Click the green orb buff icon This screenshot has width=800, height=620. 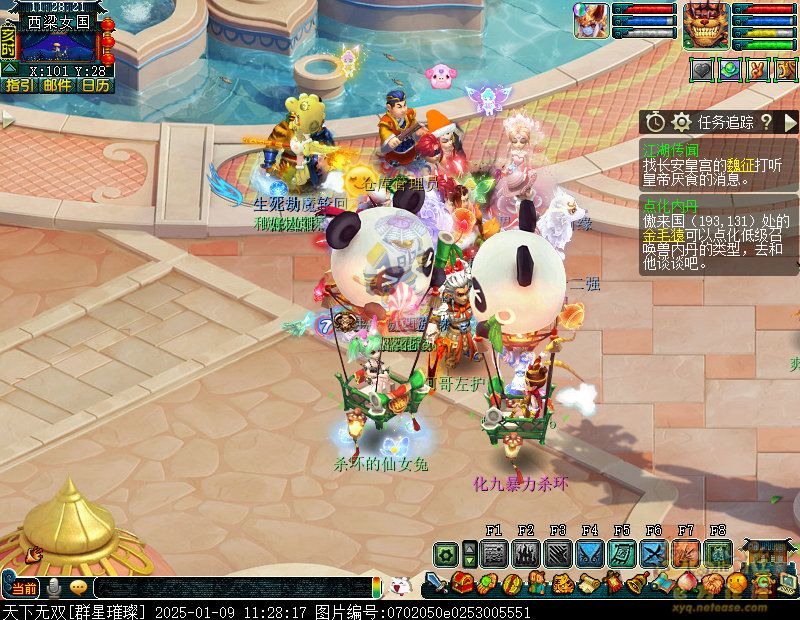click(x=730, y=71)
